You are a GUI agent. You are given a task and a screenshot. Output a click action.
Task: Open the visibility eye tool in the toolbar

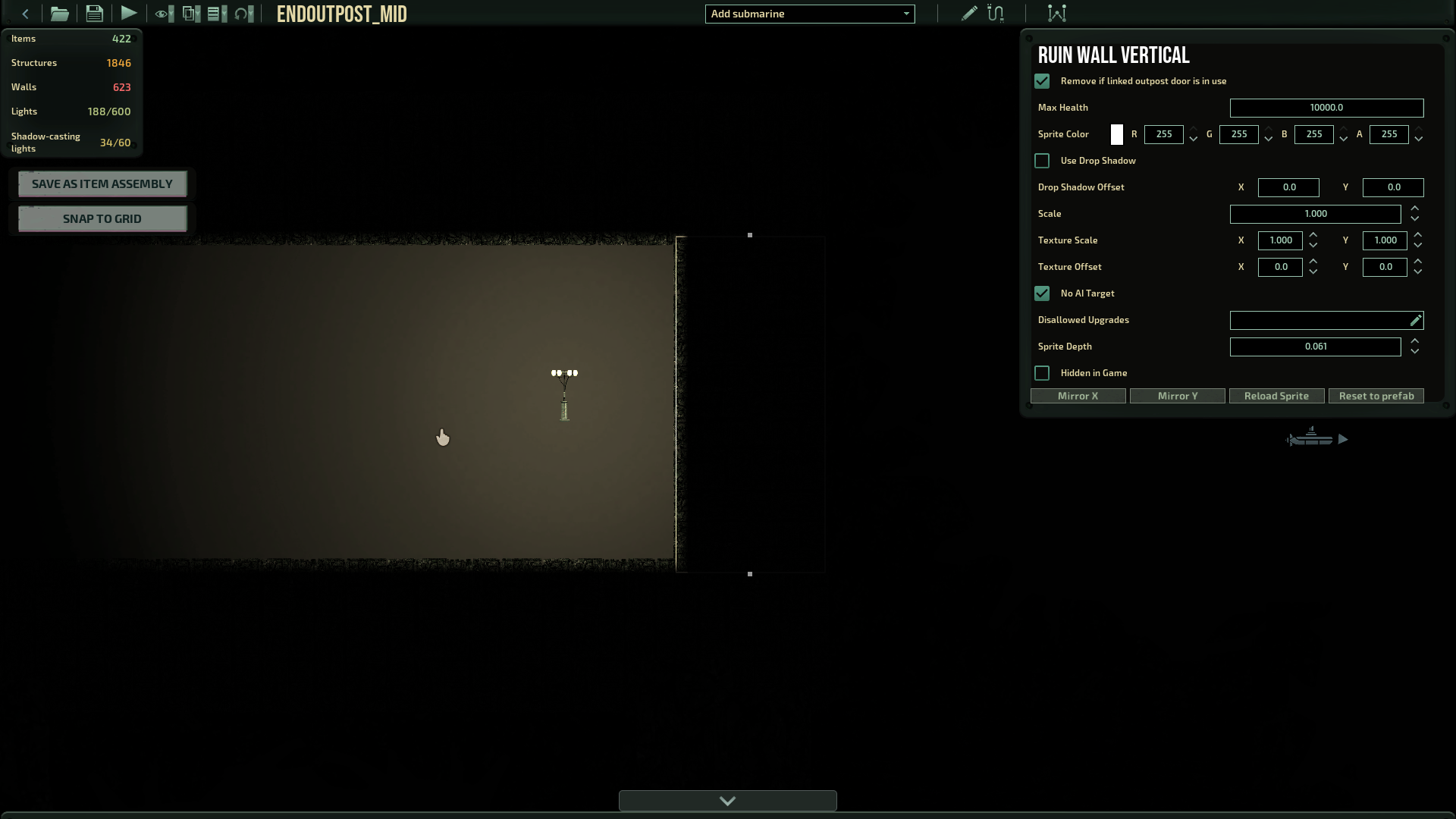pyautogui.click(x=162, y=13)
